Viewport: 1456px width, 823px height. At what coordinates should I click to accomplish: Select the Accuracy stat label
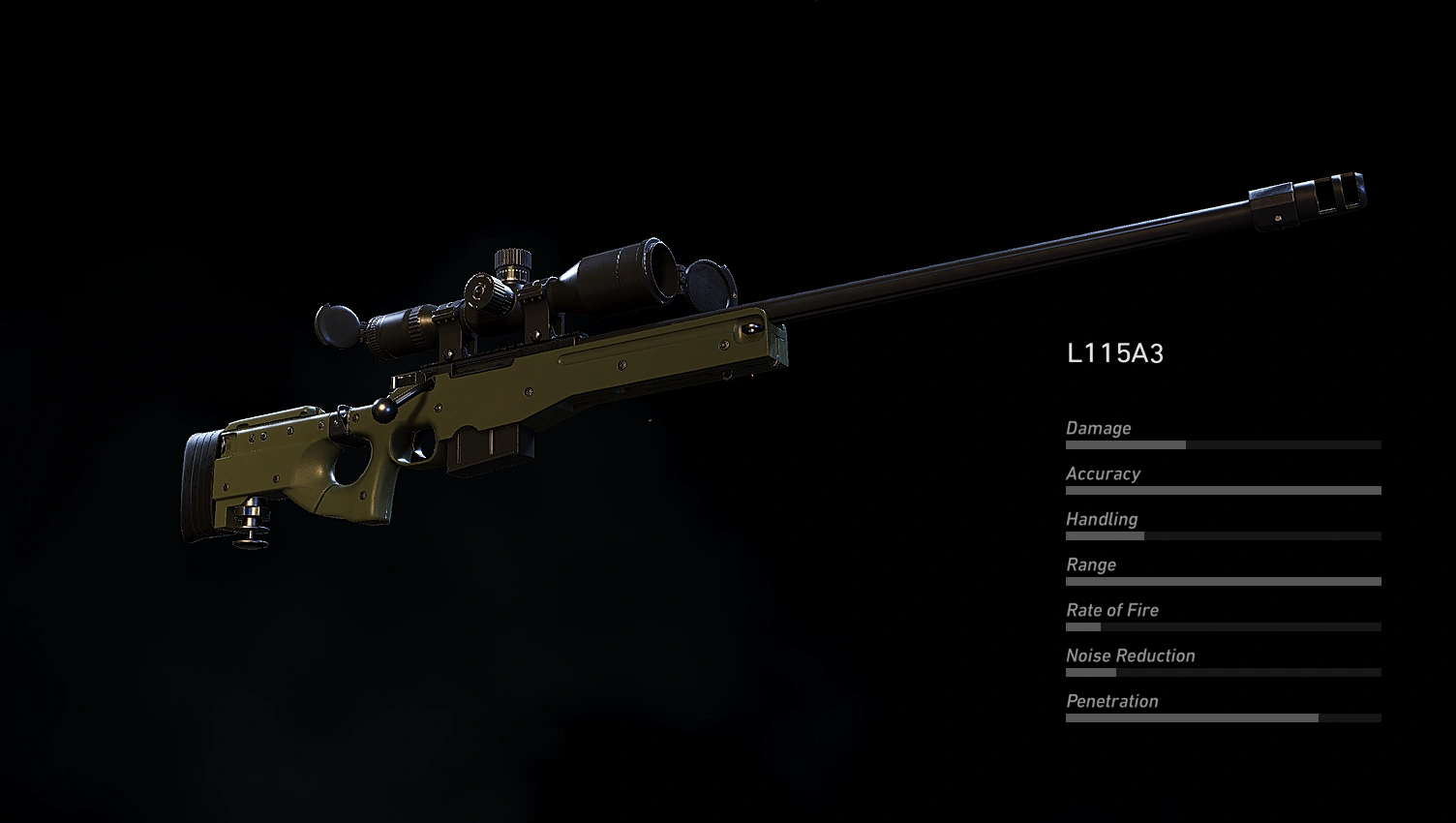coord(1104,473)
